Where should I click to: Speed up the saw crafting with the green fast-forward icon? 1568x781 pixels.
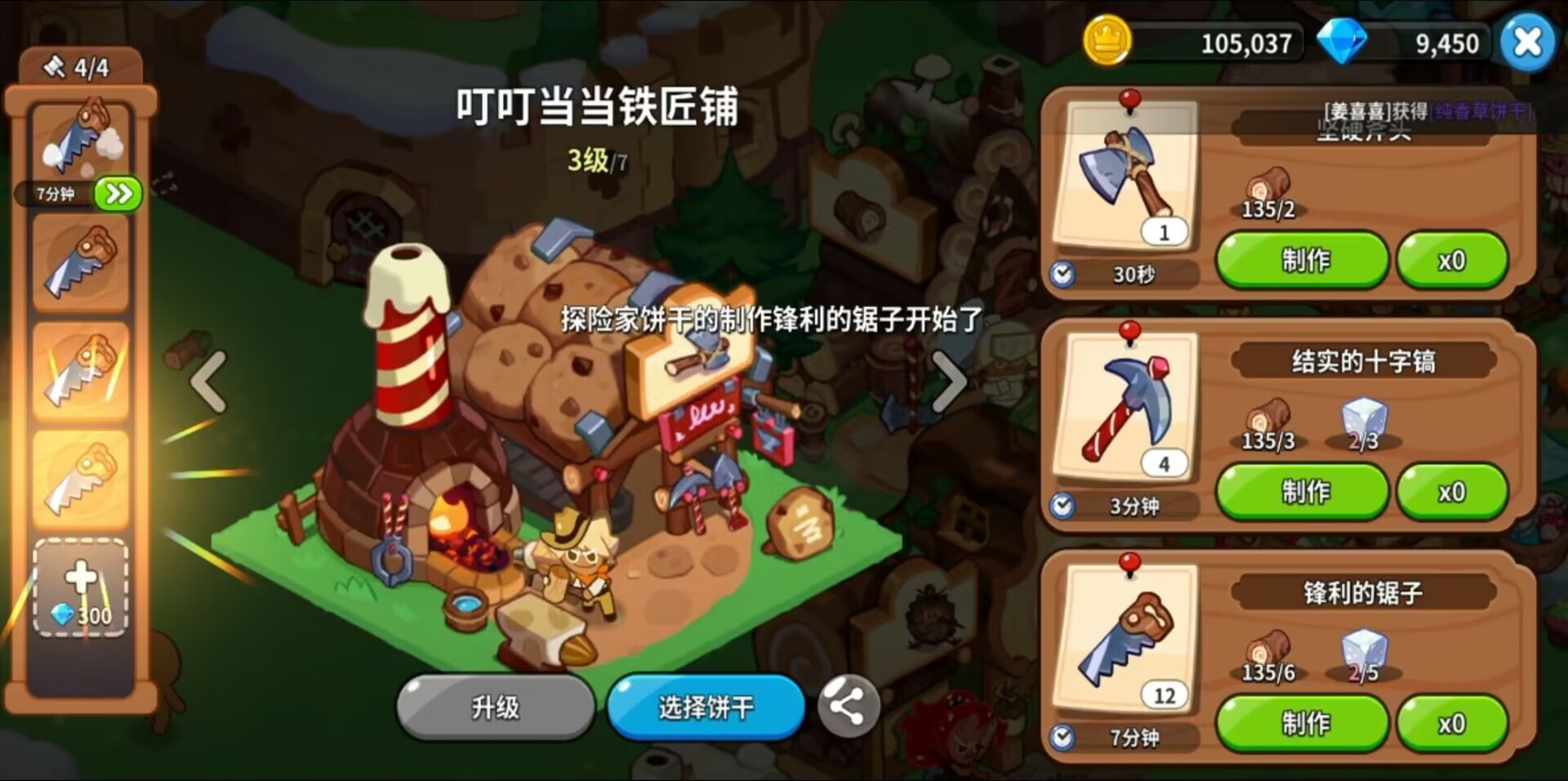(117, 194)
